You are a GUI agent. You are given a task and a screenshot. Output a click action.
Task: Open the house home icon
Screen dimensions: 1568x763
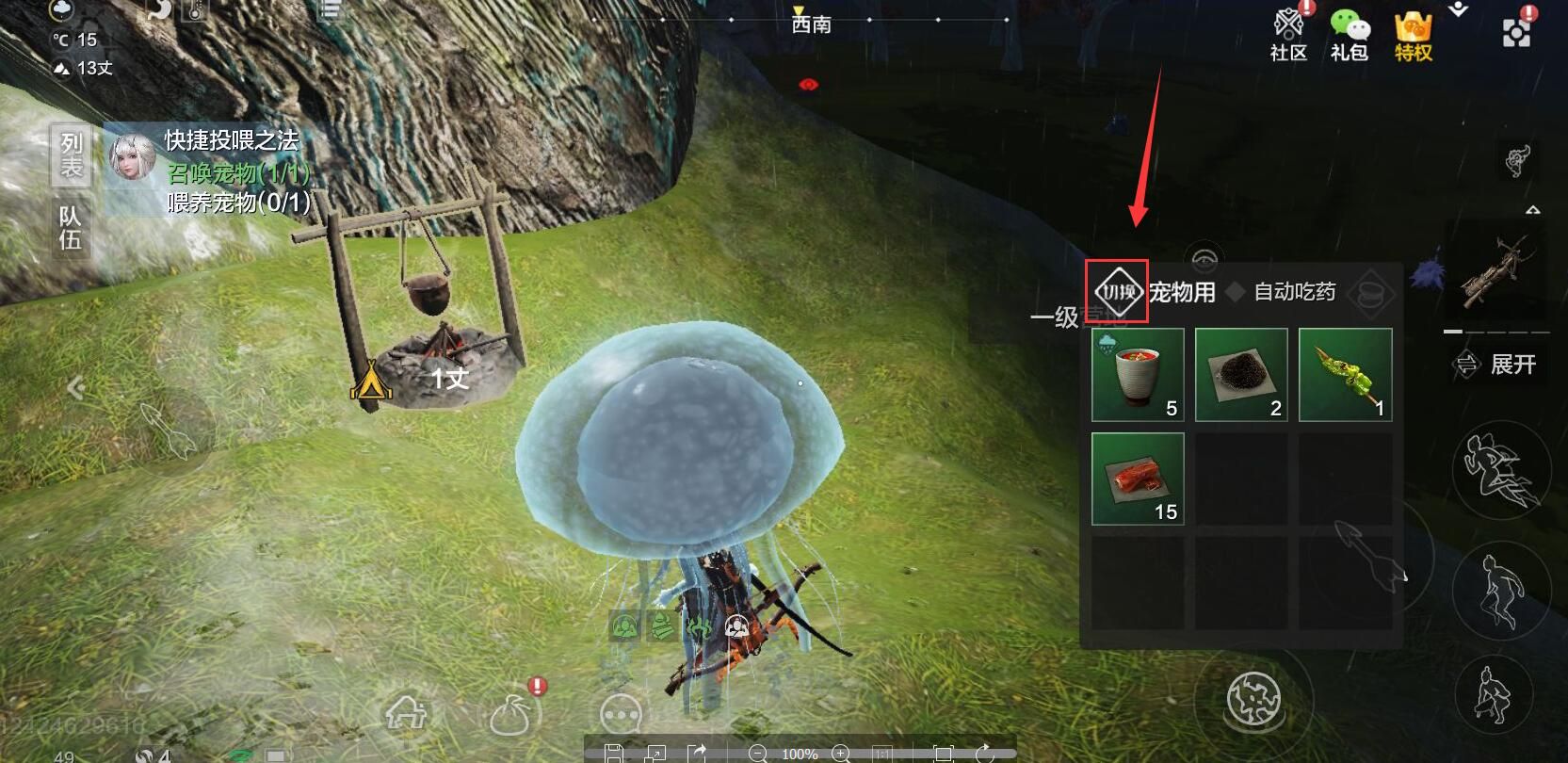(408, 713)
